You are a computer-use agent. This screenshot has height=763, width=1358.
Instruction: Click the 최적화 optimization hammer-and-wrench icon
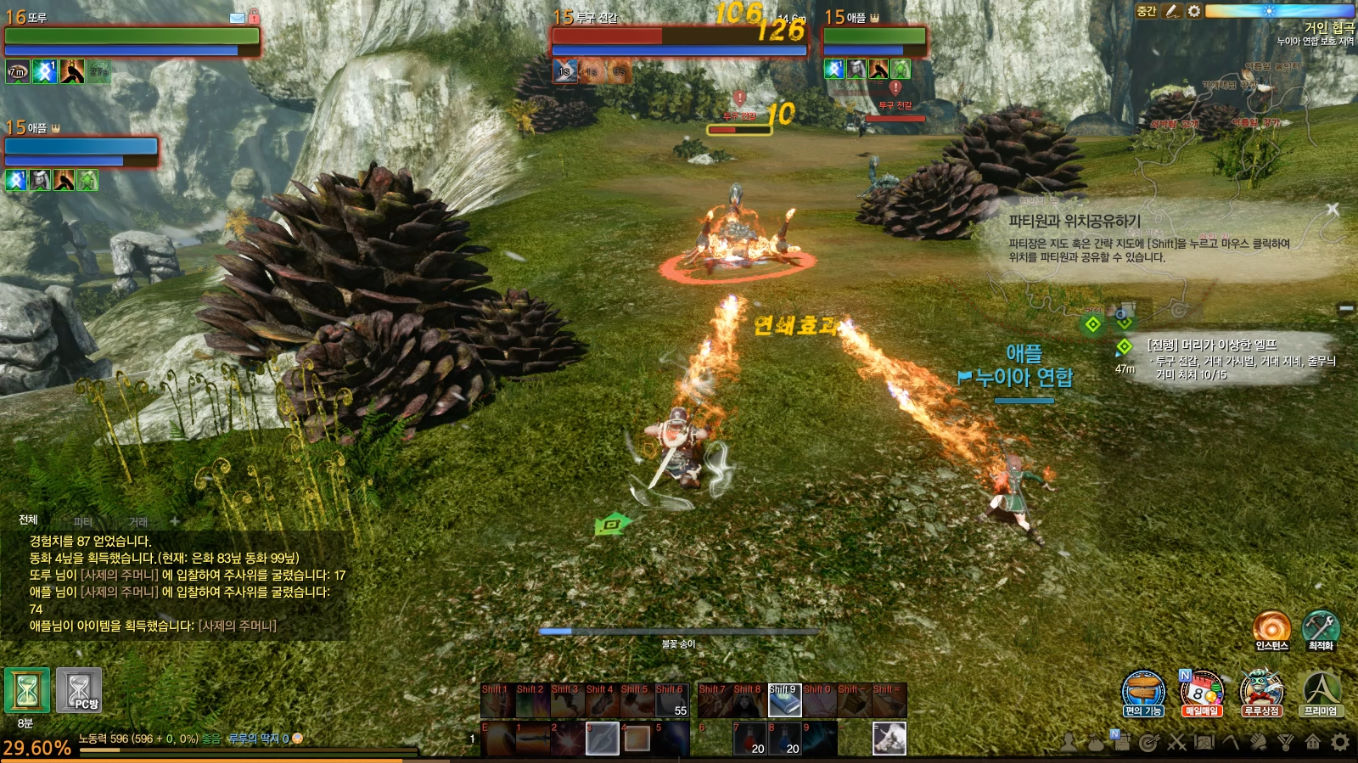[x=1320, y=627]
